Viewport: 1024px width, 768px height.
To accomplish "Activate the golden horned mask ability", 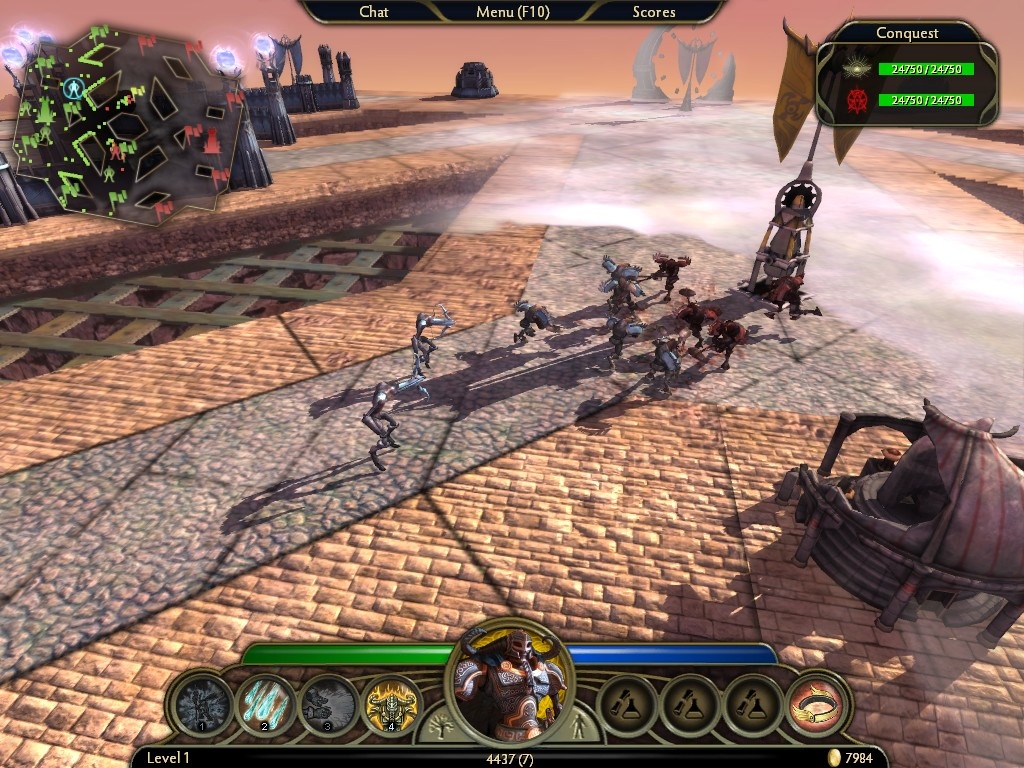I will (391, 704).
